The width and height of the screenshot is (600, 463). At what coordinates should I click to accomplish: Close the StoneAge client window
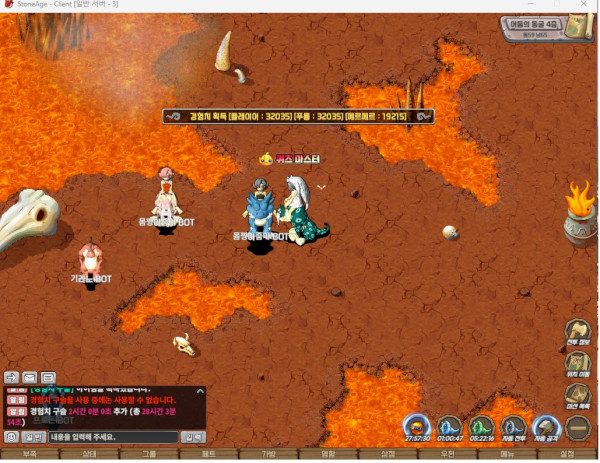click(x=586, y=6)
